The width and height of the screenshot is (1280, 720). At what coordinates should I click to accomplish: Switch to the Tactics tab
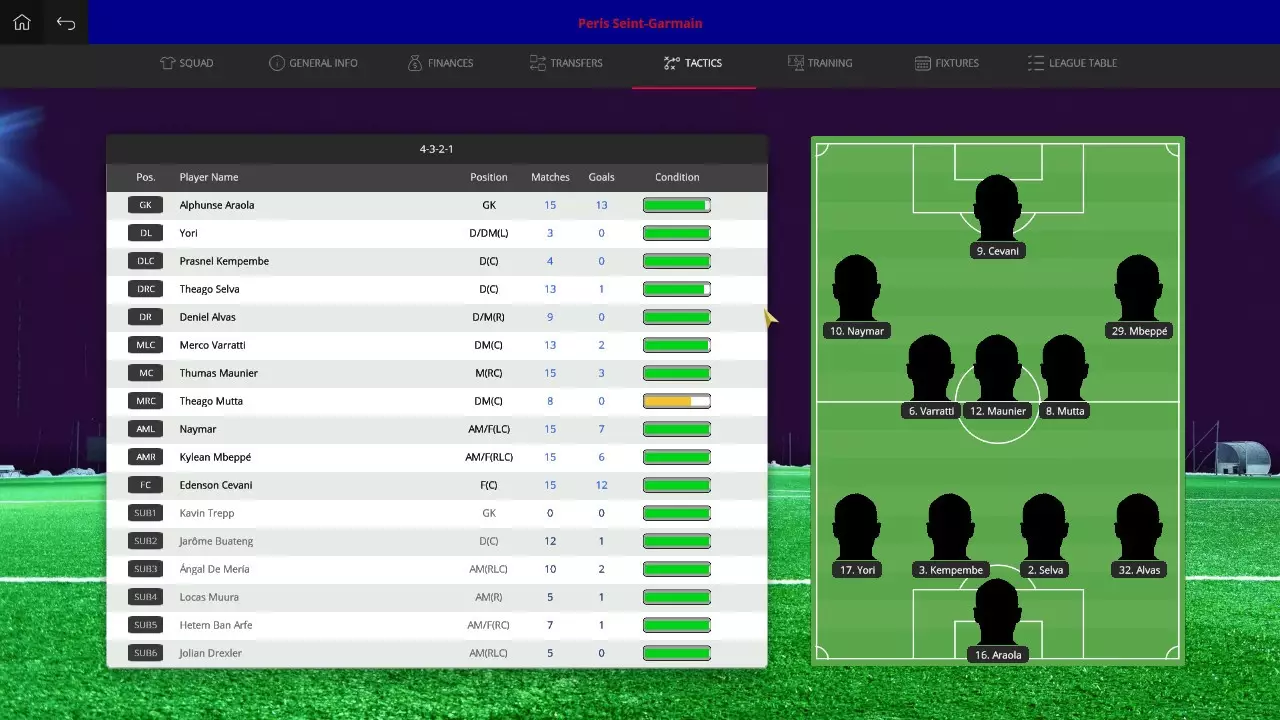click(693, 62)
